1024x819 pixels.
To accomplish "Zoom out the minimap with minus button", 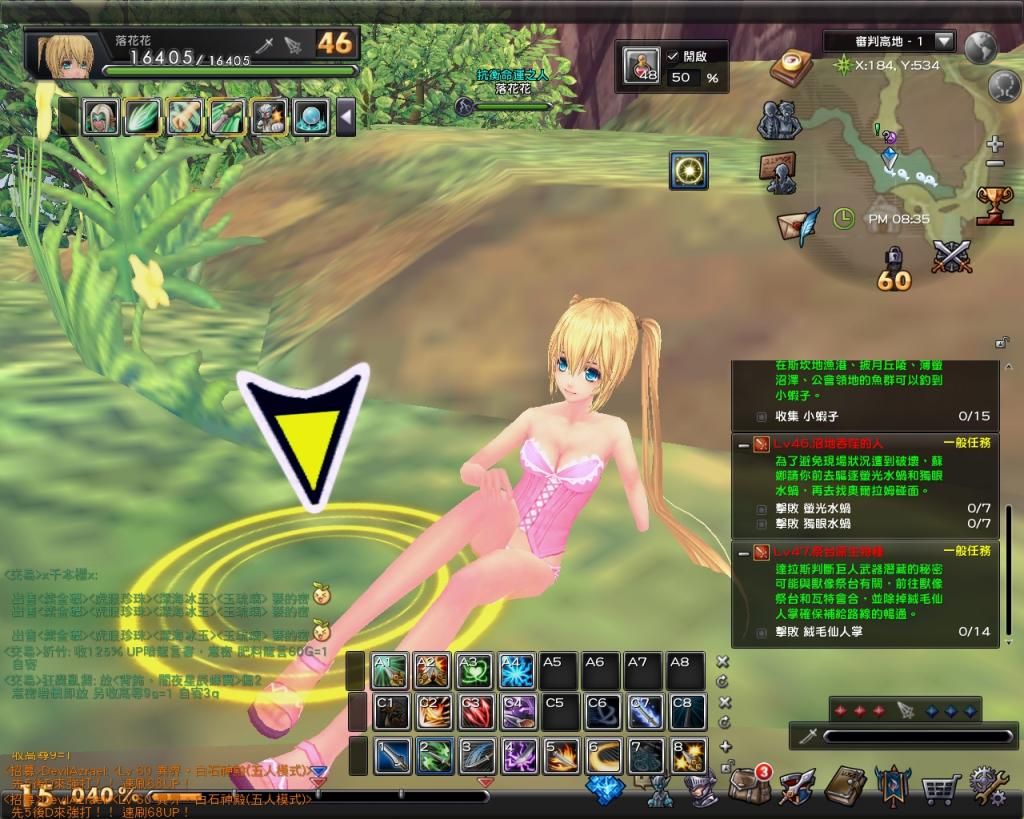I will [x=994, y=163].
